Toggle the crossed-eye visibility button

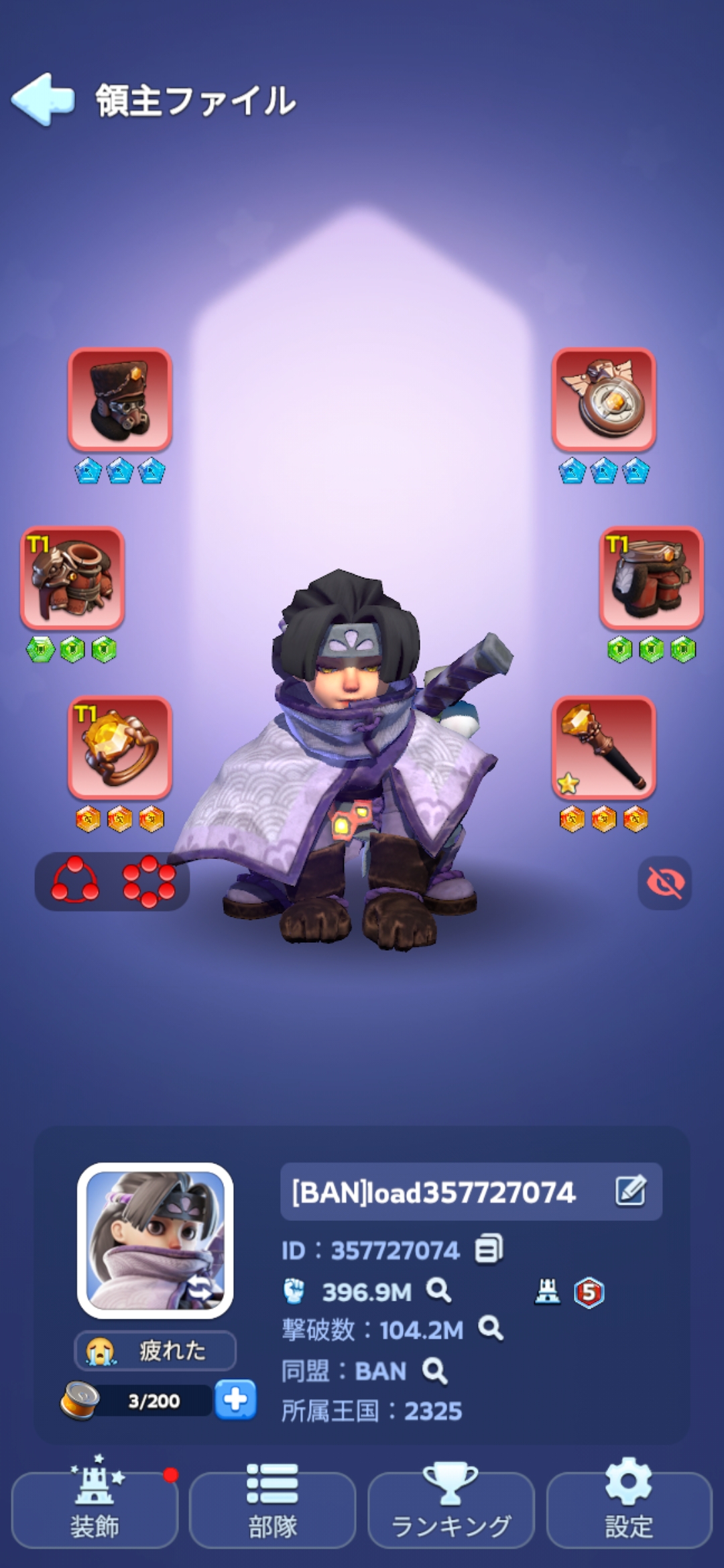click(664, 883)
